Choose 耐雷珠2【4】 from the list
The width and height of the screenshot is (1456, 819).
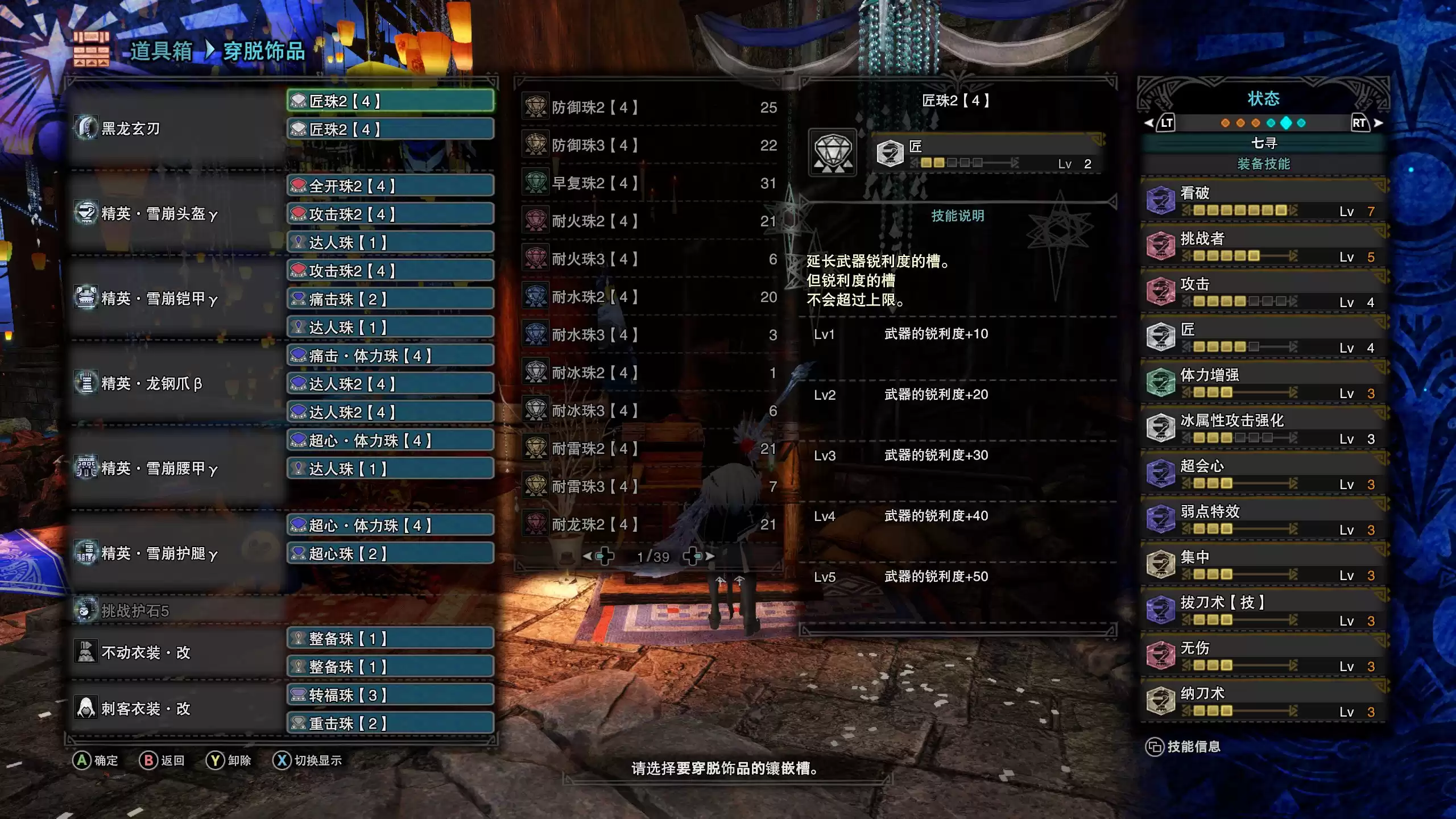tap(648, 449)
